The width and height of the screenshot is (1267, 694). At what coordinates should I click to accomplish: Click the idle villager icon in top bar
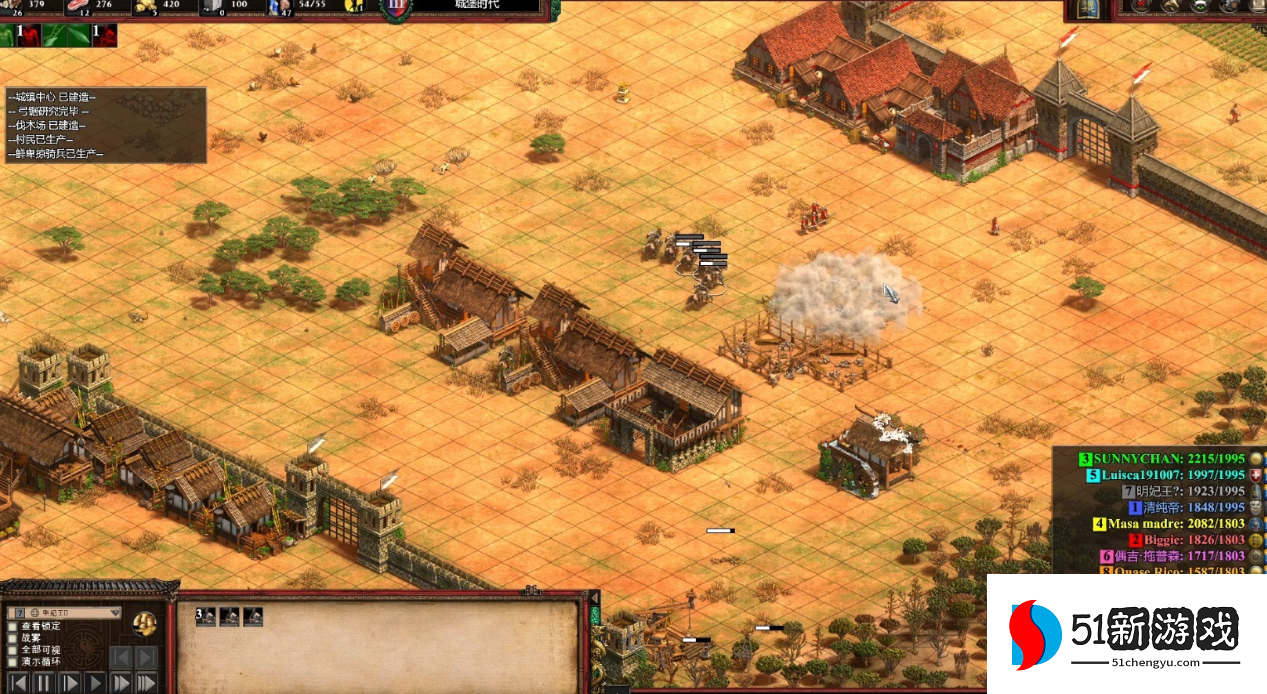click(x=354, y=6)
